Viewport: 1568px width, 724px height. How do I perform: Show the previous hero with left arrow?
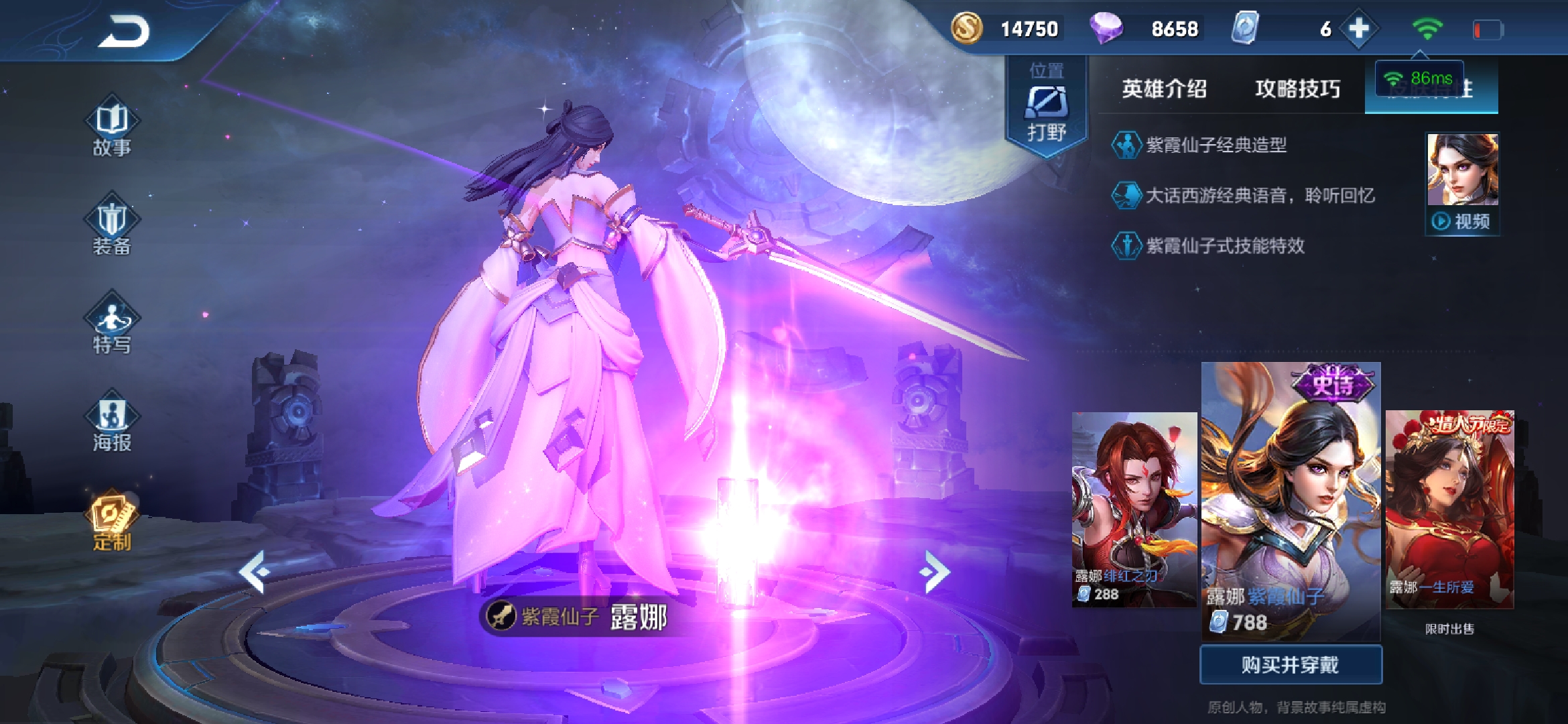255,572
